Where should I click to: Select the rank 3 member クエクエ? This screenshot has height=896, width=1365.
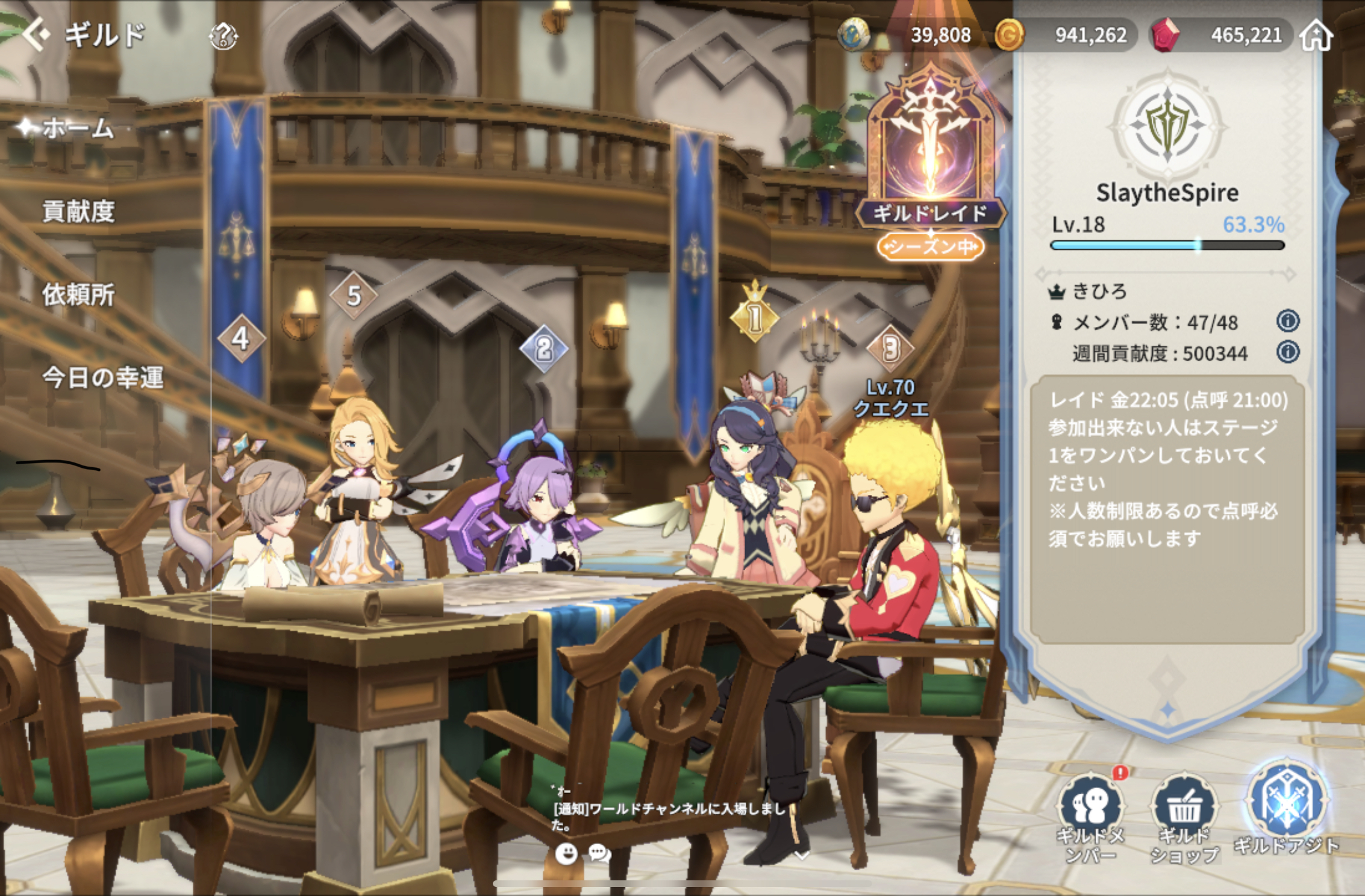pos(890,397)
